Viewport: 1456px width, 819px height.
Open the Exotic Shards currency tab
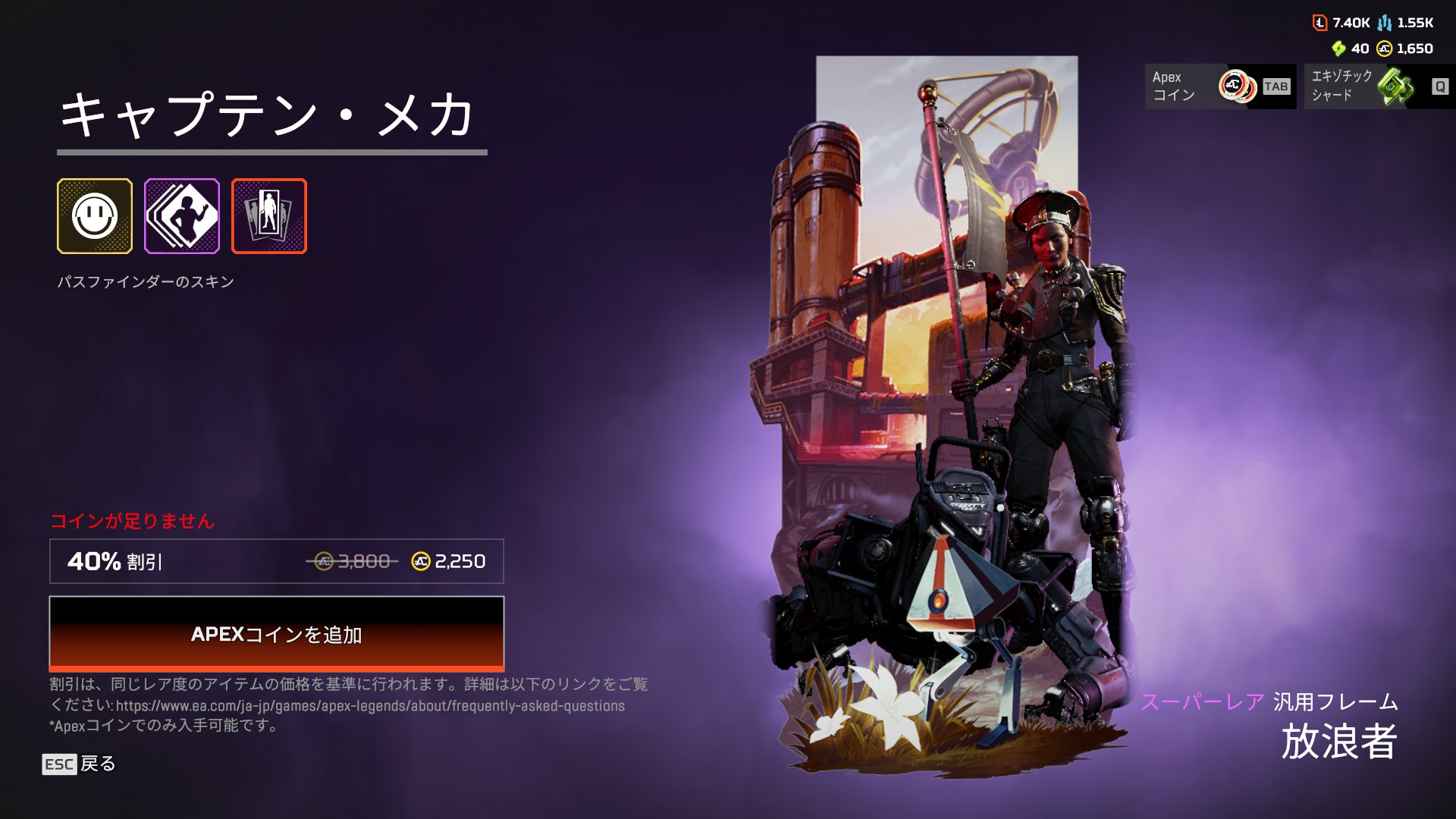coord(1379,86)
